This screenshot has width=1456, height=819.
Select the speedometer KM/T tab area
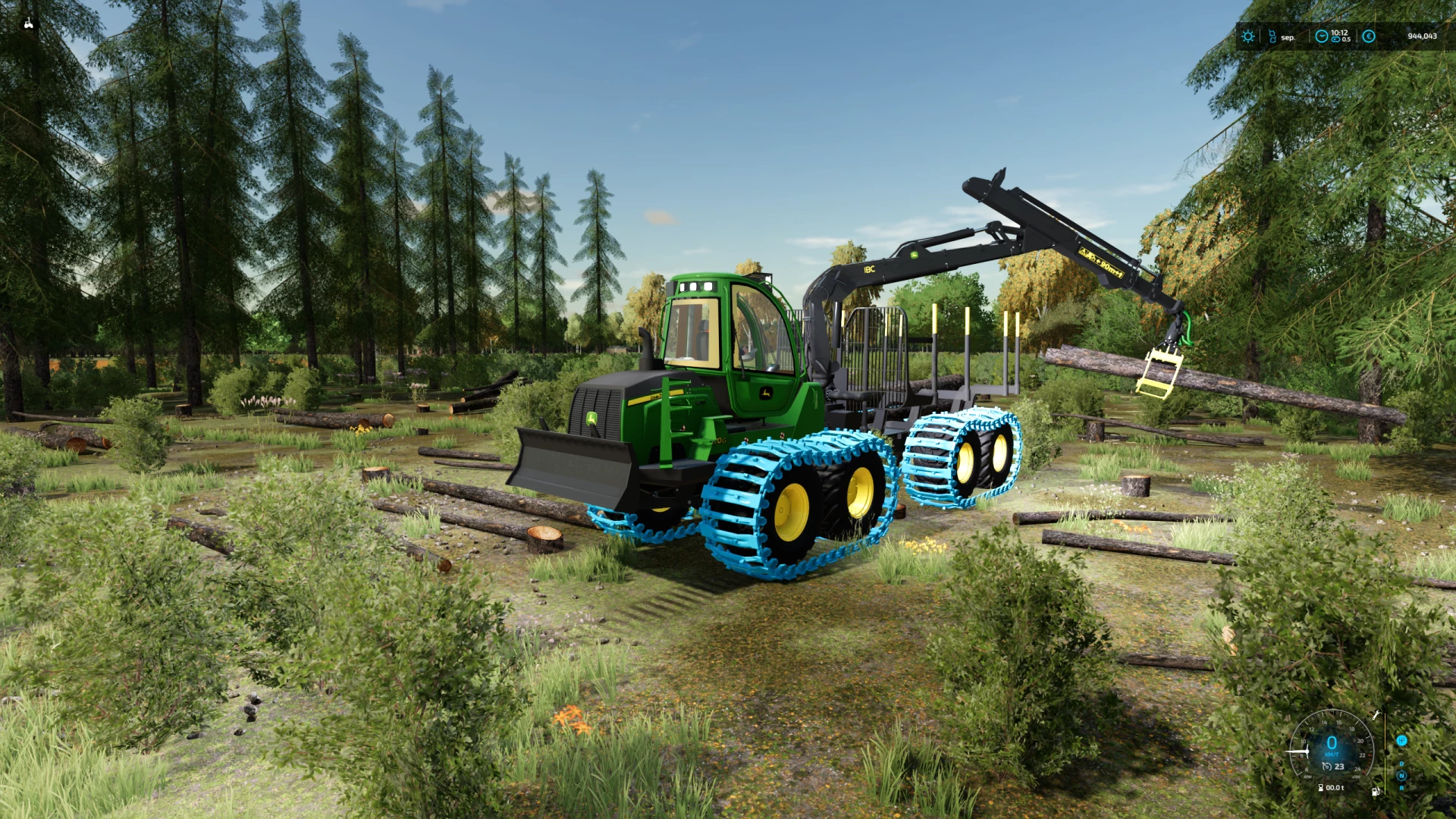pos(1332,754)
